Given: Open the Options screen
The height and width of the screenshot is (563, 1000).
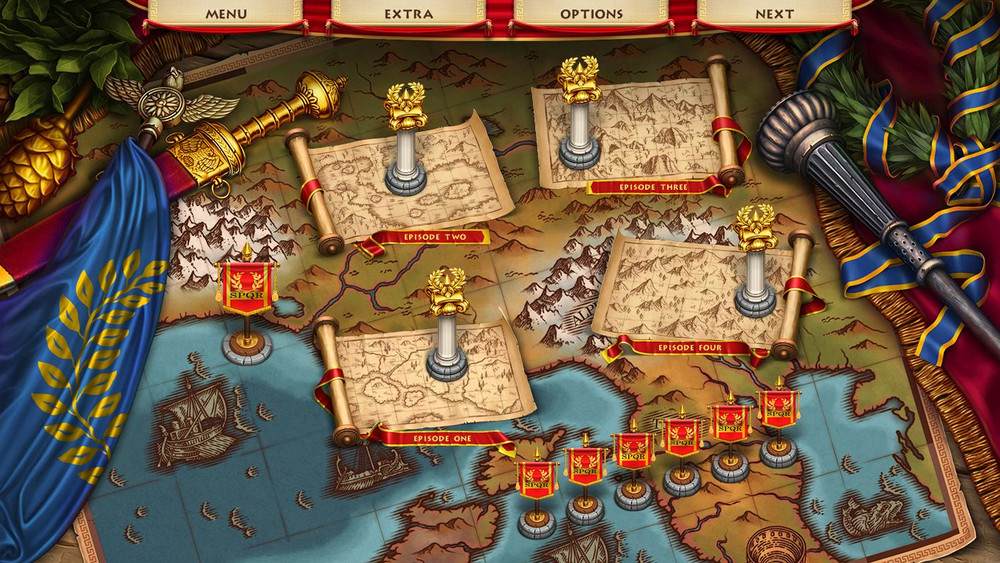Looking at the screenshot, I should coord(591,14).
